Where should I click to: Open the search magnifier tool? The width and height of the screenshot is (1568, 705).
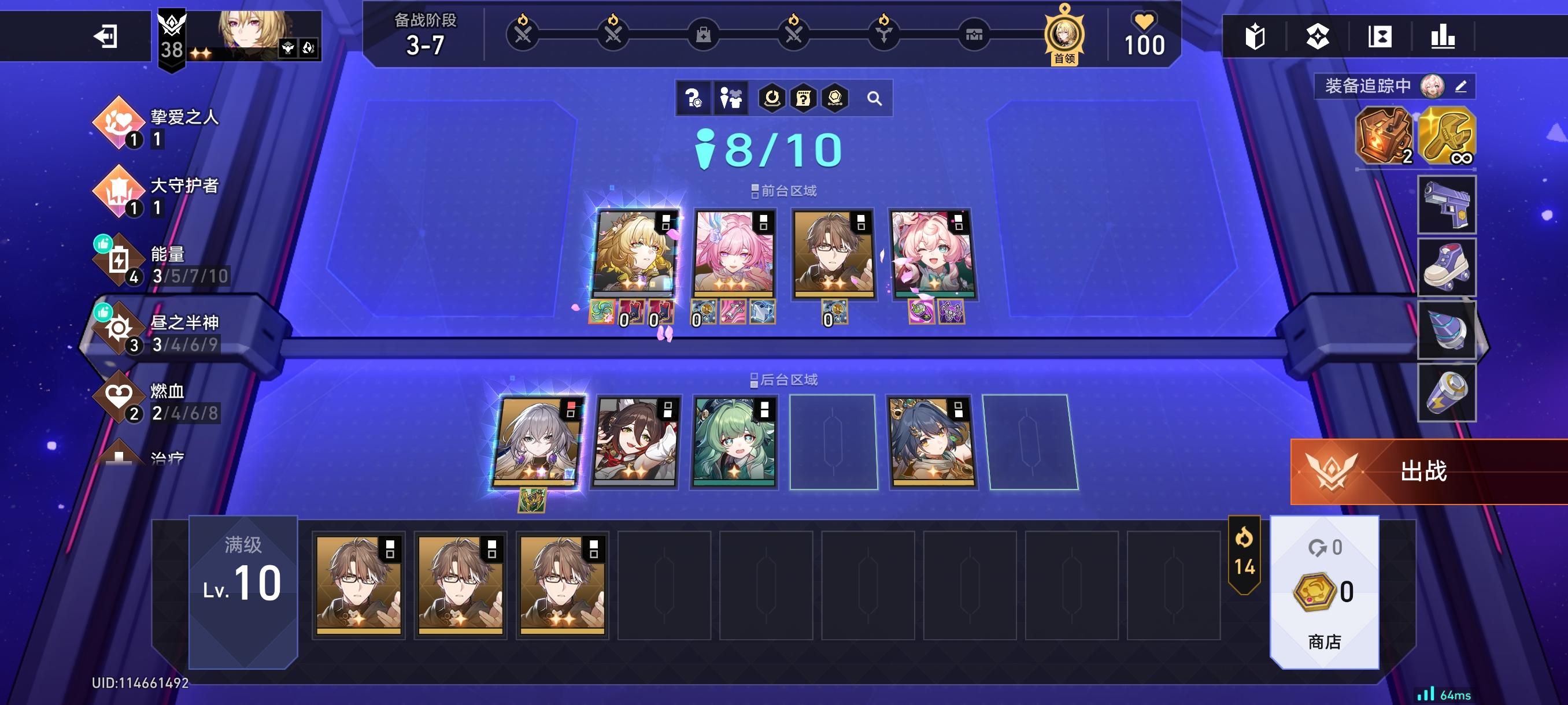click(x=875, y=98)
